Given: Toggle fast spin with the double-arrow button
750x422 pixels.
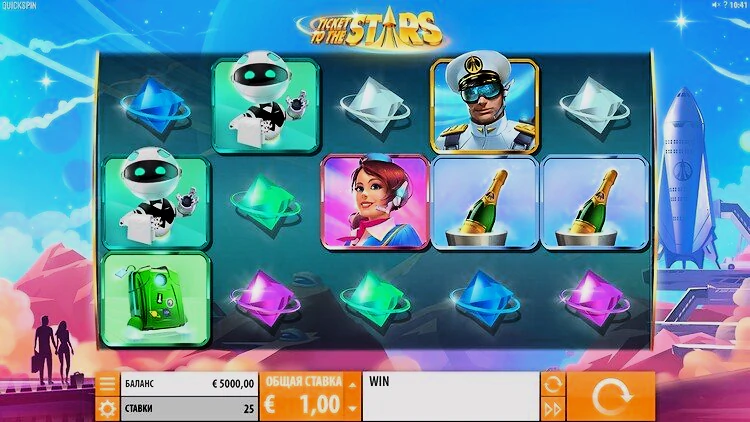Looking at the screenshot, I should pos(551,408).
